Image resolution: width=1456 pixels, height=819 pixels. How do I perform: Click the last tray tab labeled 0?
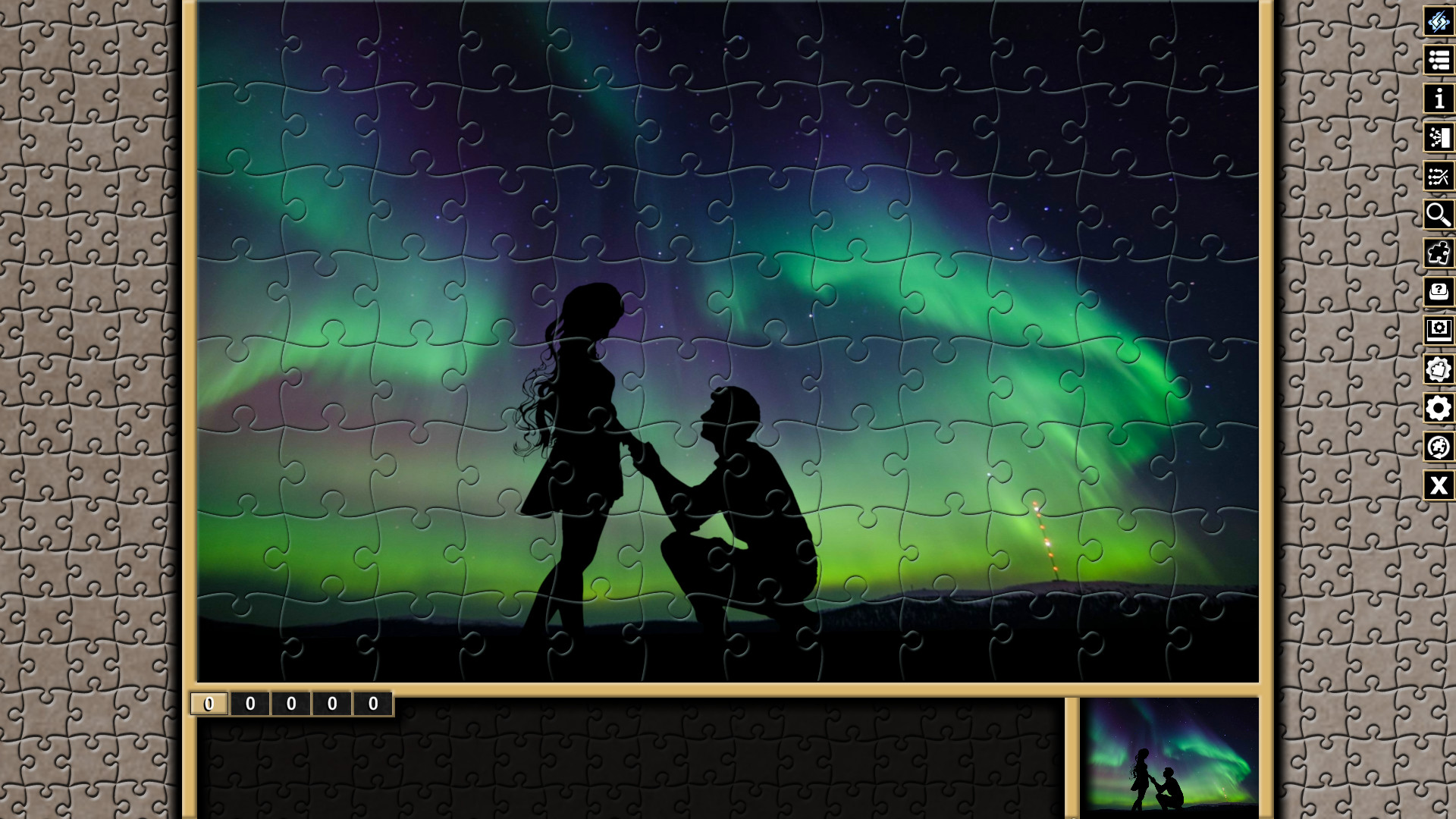coord(372,703)
